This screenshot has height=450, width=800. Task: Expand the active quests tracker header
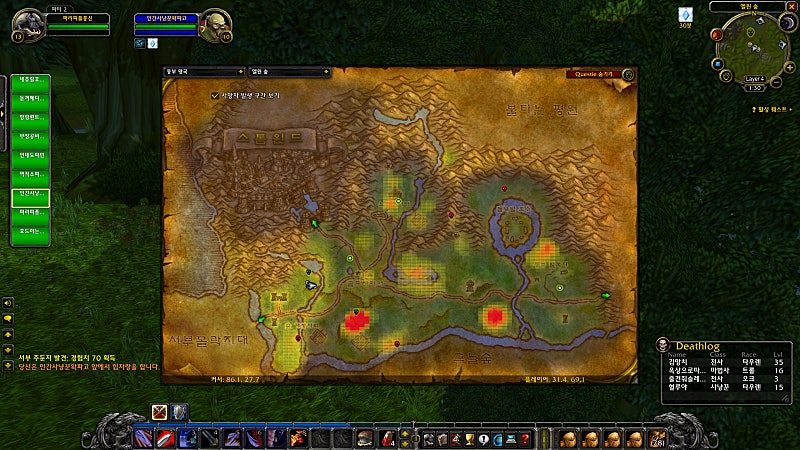pos(769,108)
